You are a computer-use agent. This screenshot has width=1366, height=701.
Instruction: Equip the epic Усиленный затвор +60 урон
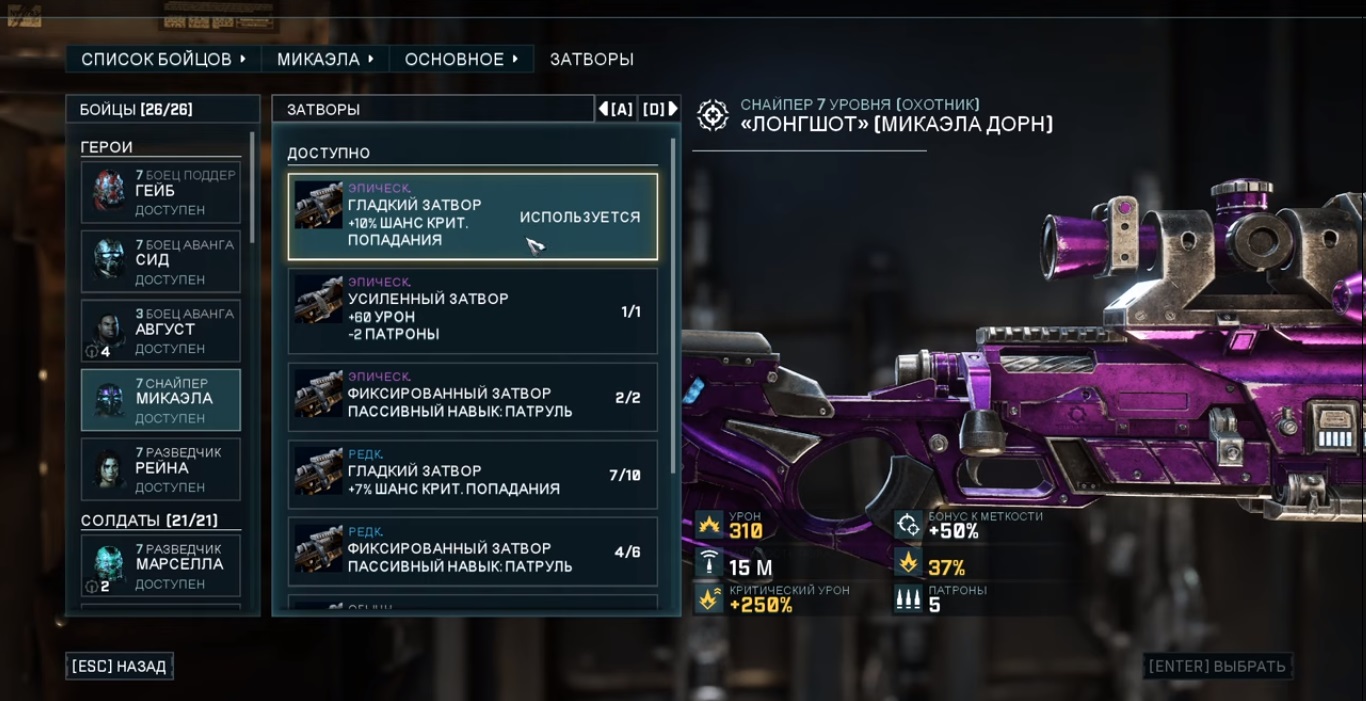coord(472,311)
